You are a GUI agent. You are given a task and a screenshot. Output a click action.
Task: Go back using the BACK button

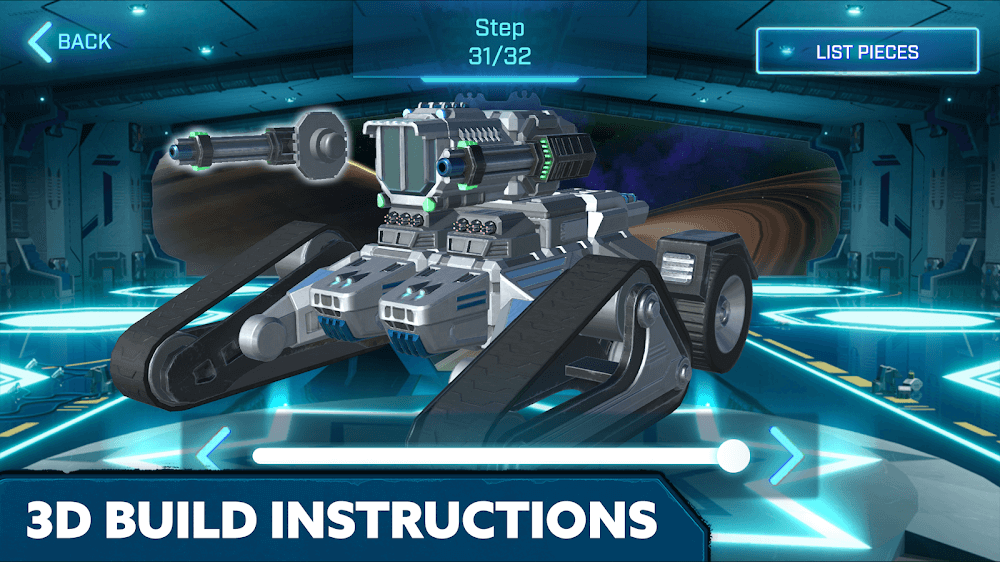(x=70, y=42)
